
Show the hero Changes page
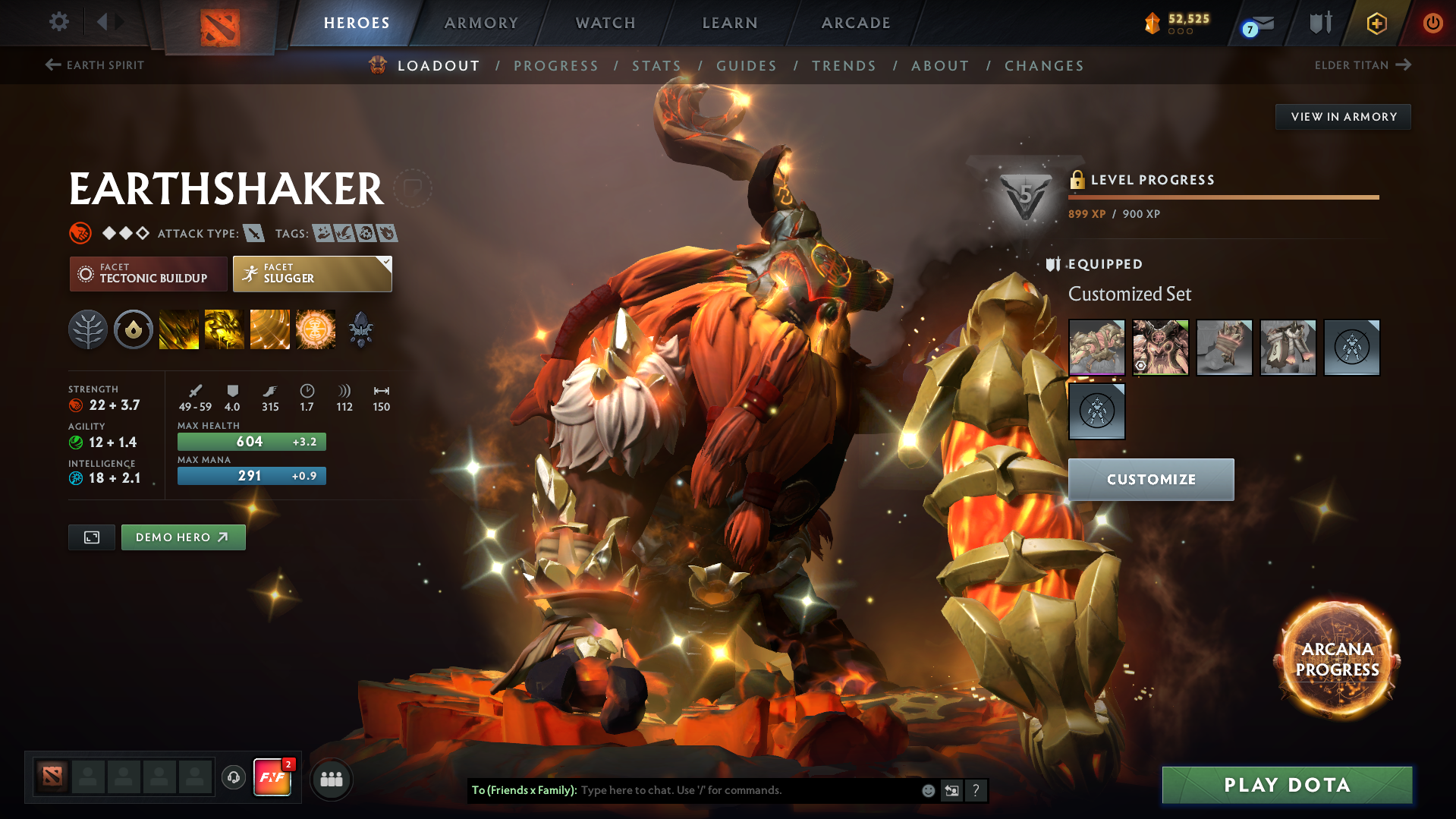click(x=1044, y=66)
